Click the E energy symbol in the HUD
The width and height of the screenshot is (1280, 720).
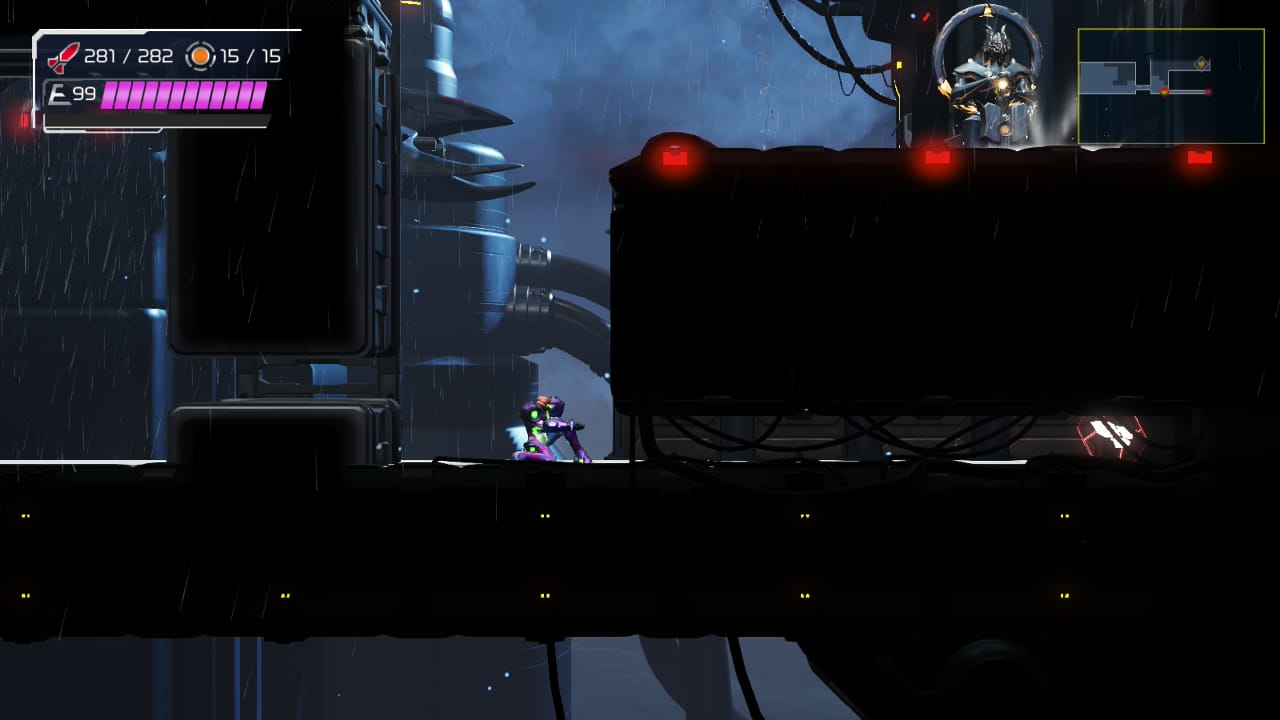click(62, 96)
